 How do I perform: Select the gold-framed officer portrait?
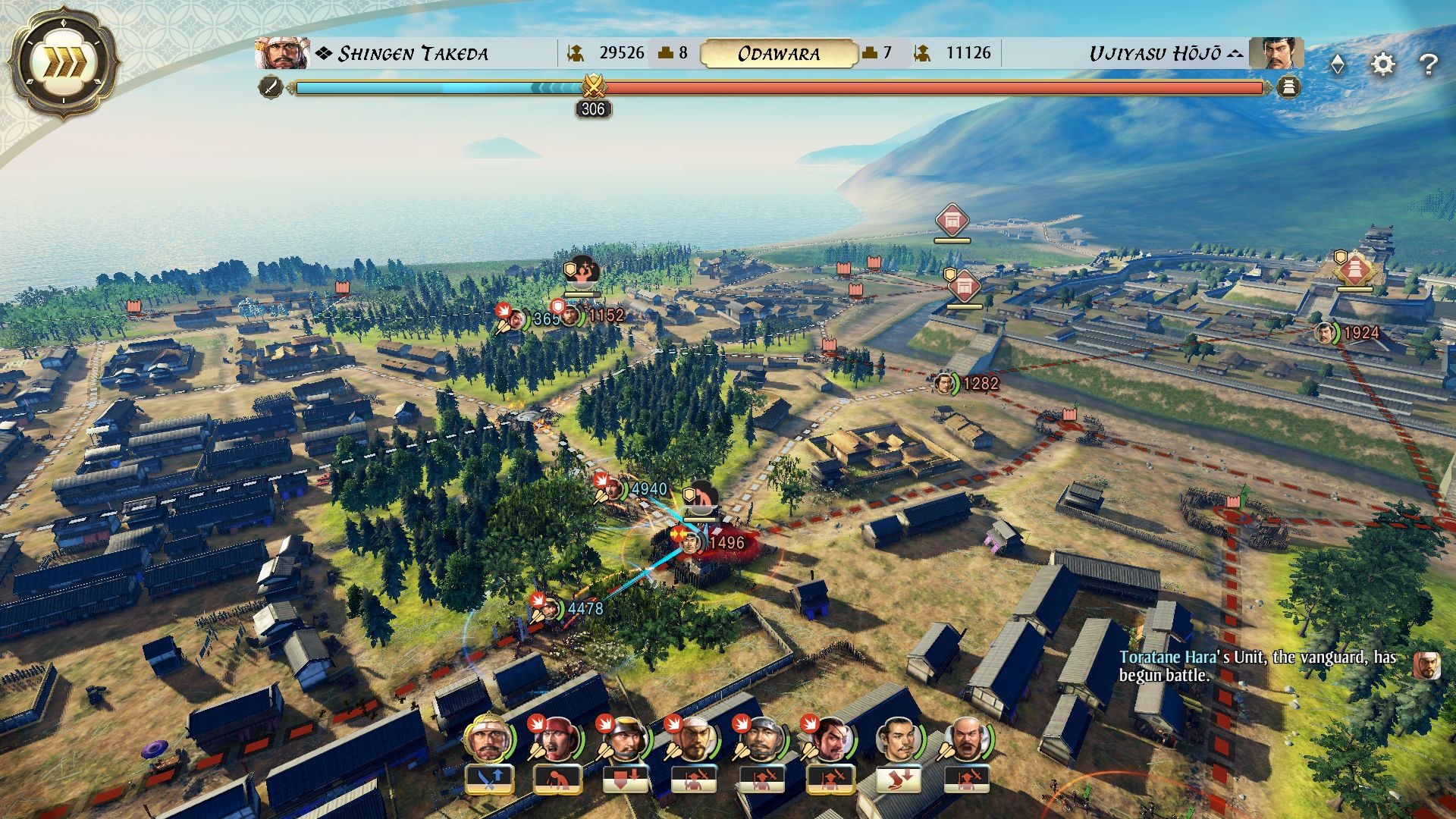[x=488, y=738]
